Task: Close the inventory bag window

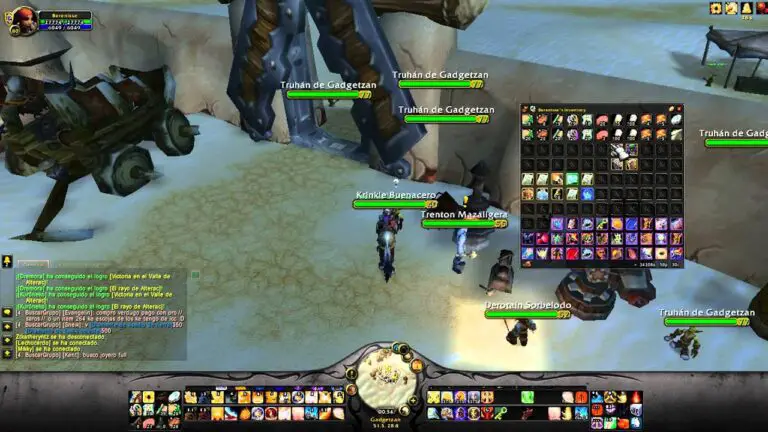Action: point(679,108)
